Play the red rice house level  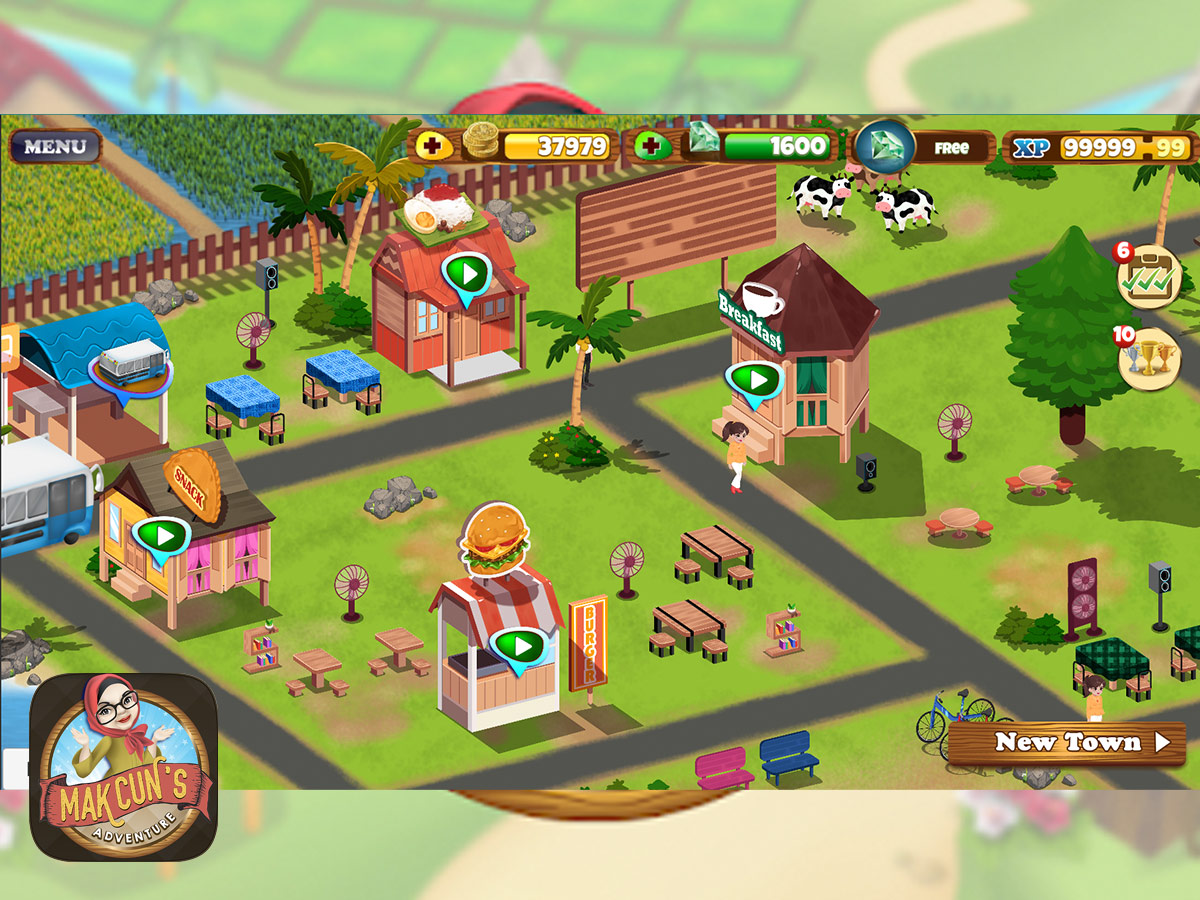465,272
